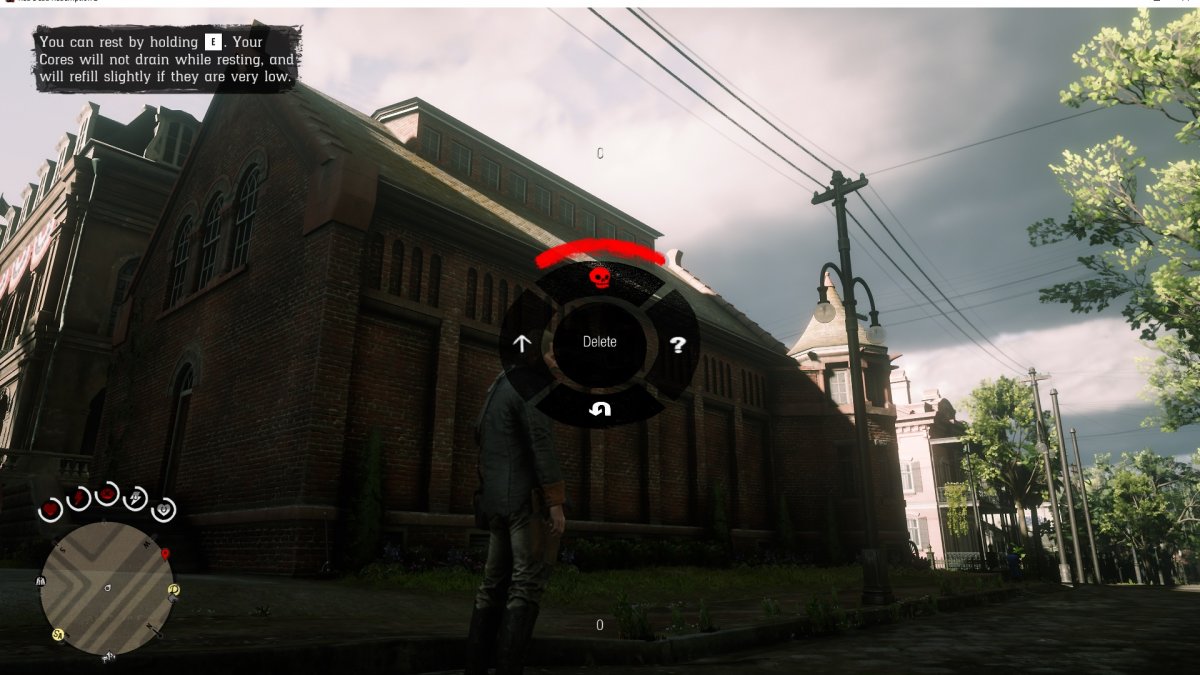The width and height of the screenshot is (1200, 675).
Task: Click the Delete center of the wheel
Action: point(600,342)
